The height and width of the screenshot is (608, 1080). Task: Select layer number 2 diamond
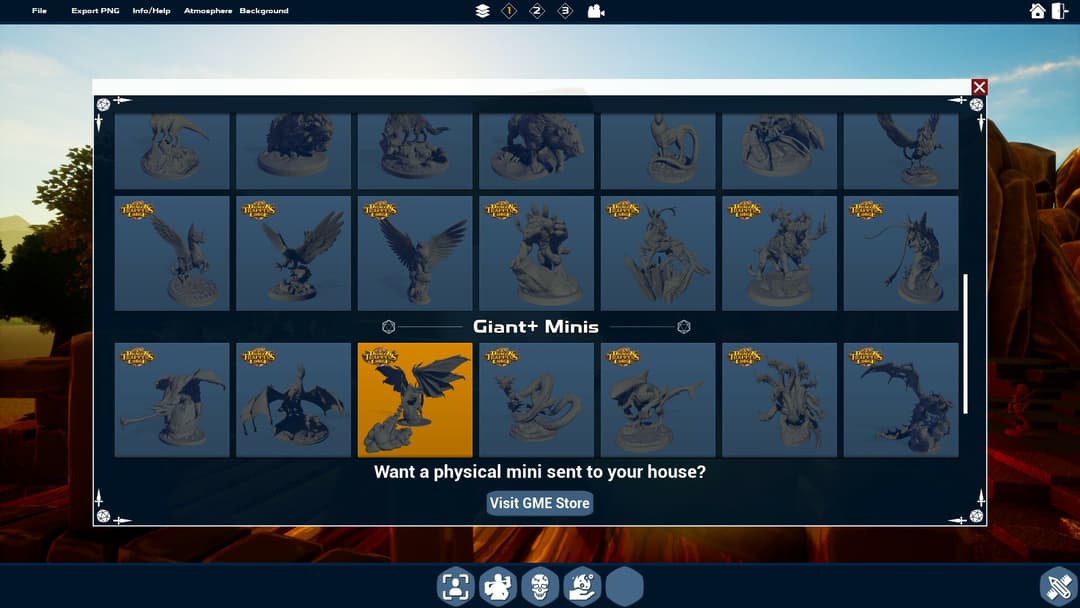pyautogui.click(x=537, y=11)
